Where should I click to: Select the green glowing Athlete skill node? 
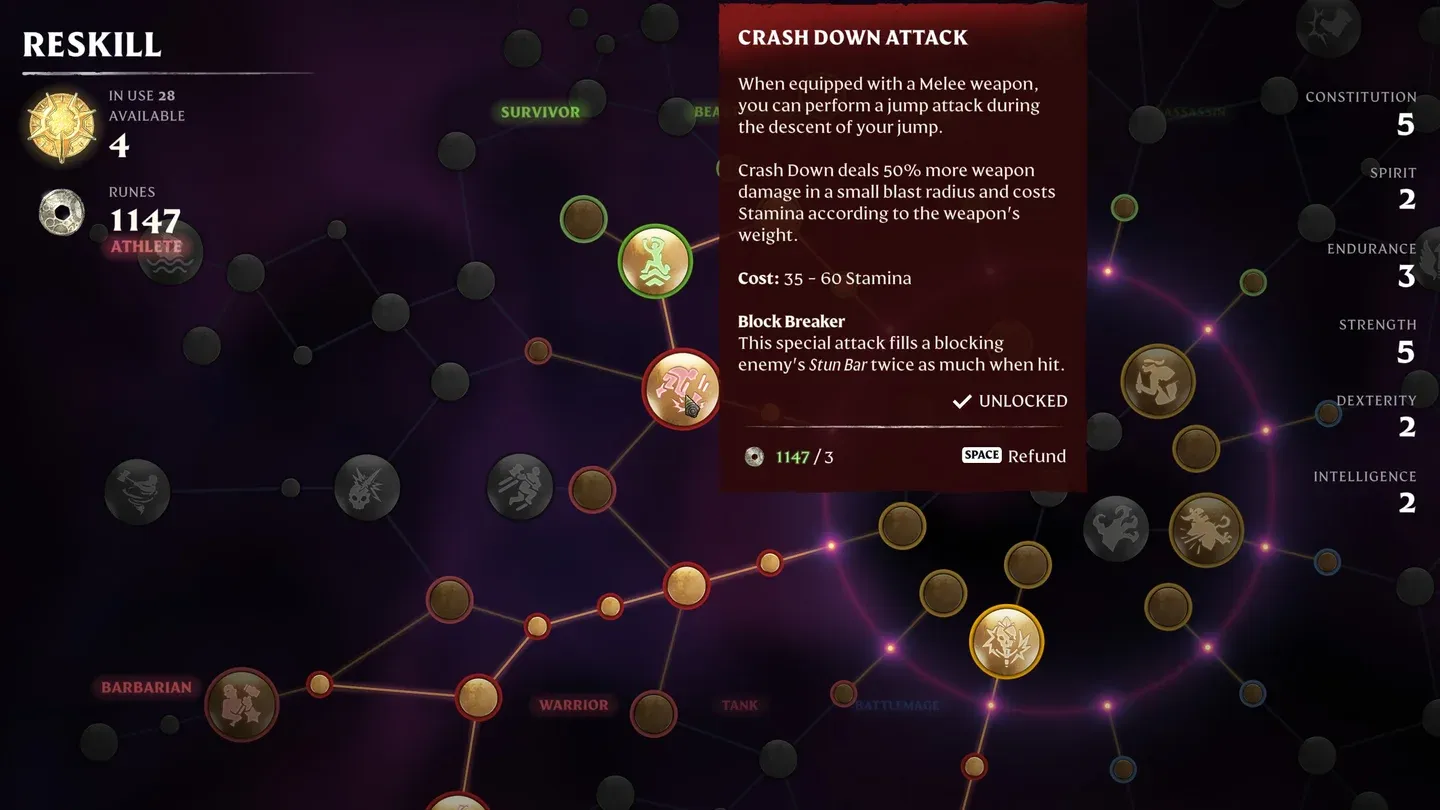(x=655, y=260)
